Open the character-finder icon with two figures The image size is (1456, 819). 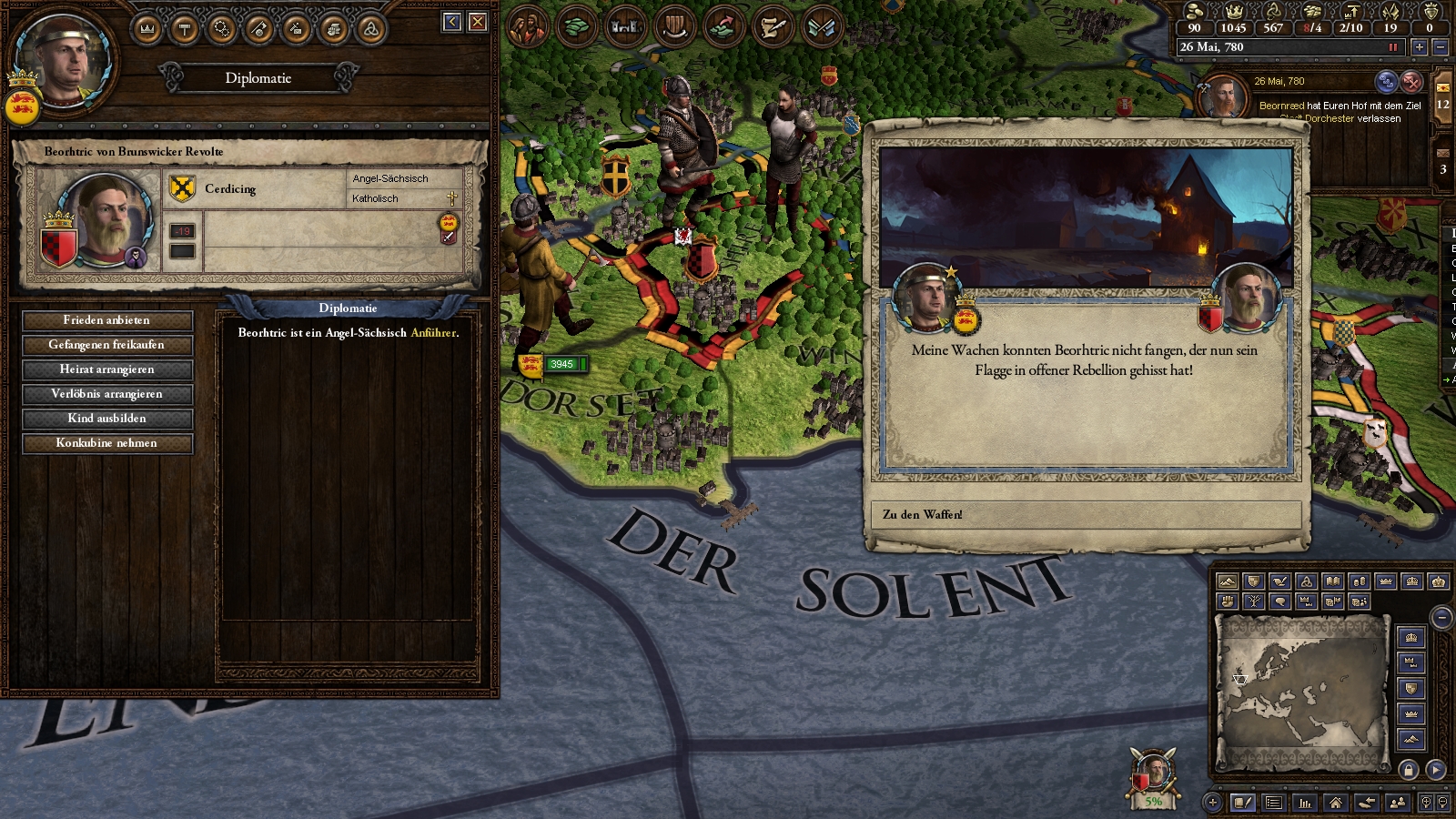tap(1398, 803)
